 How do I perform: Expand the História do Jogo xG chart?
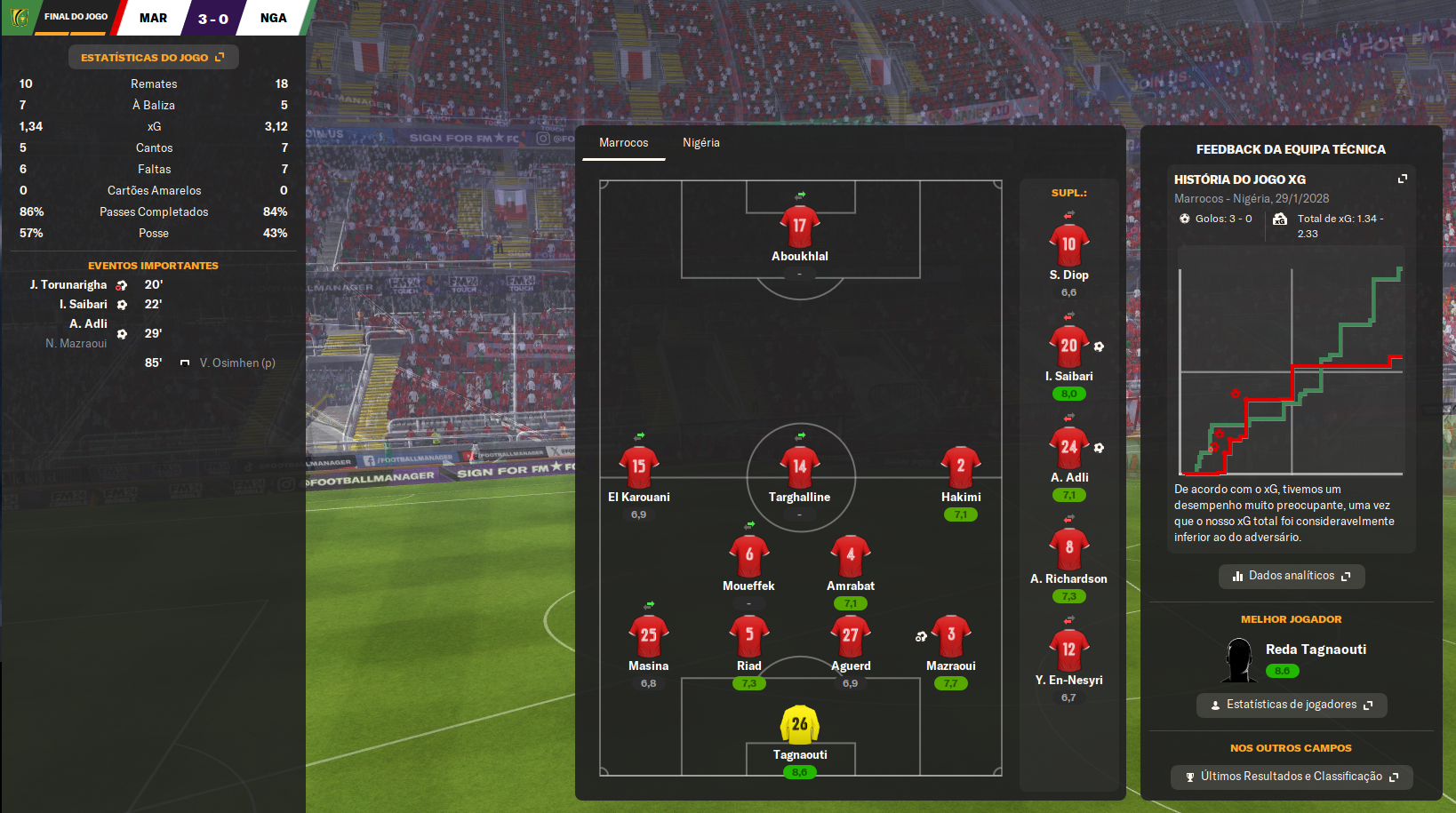click(x=1402, y=179)
